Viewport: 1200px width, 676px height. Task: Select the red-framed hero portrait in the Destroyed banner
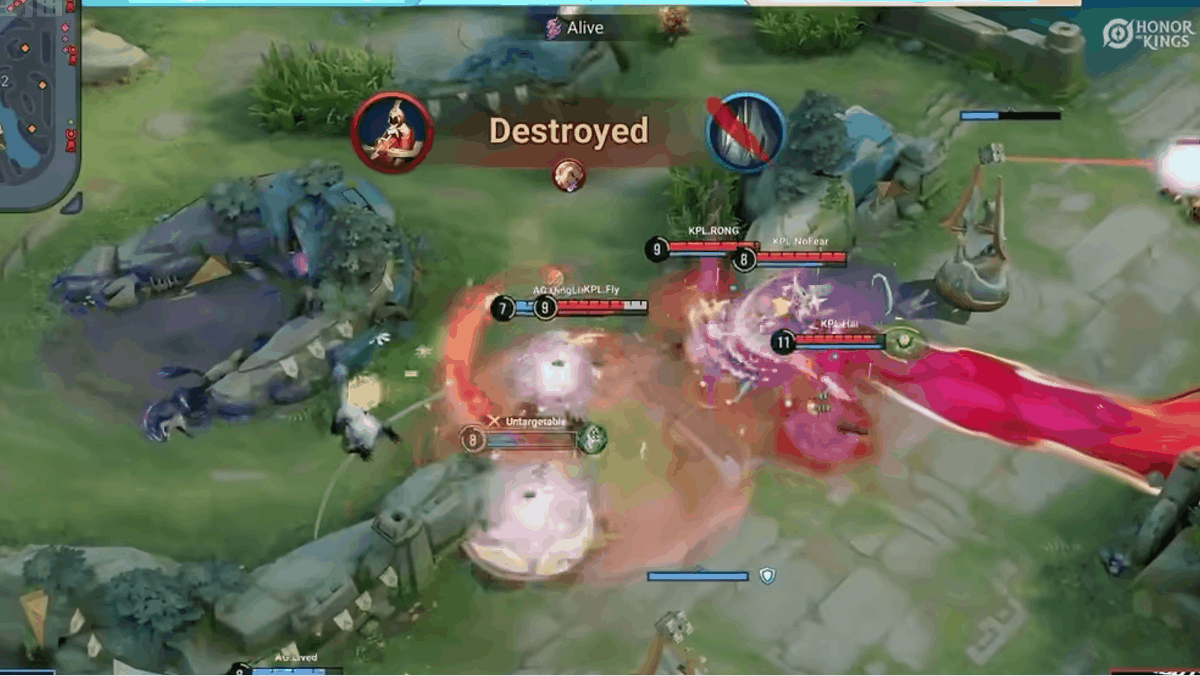pos(392,133)
